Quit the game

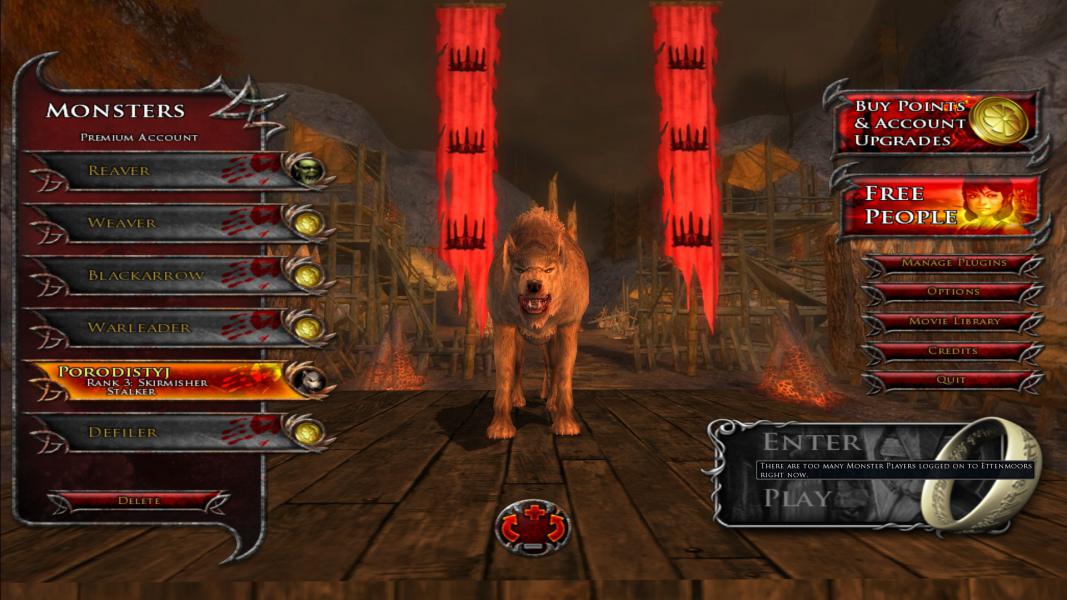pyautogui.click(x=952, y=381)
